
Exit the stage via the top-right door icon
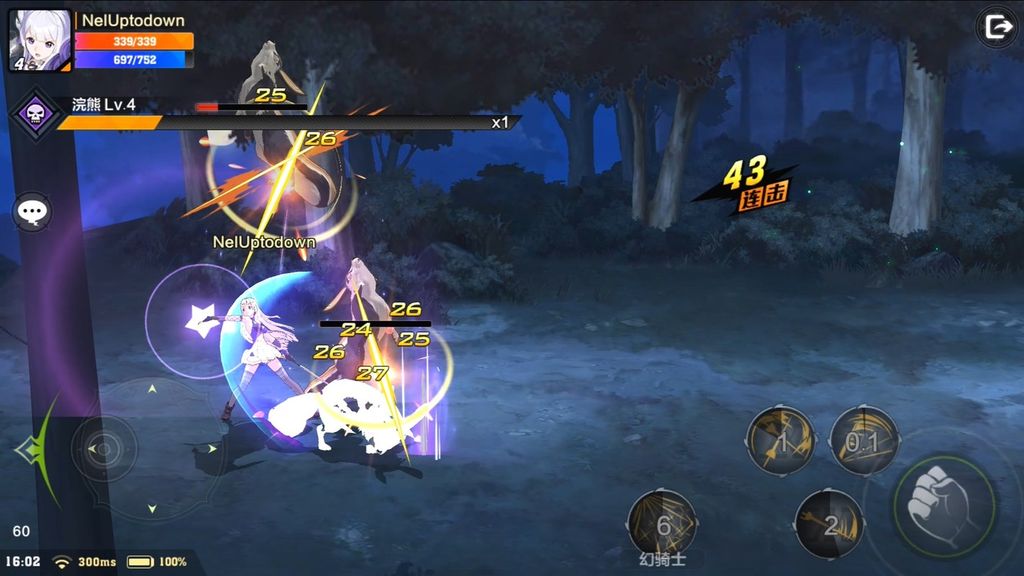click(x=996, y=27)
